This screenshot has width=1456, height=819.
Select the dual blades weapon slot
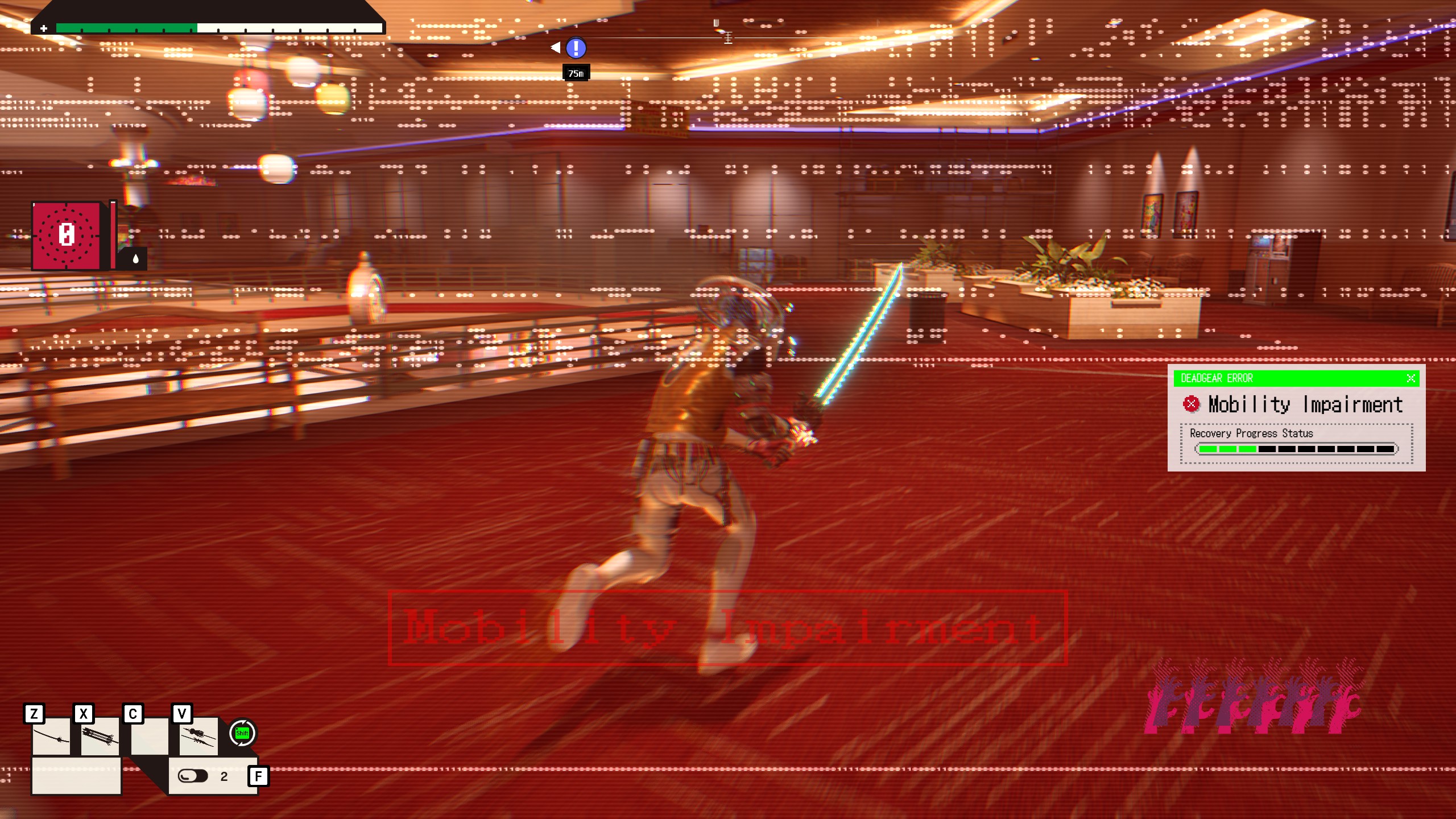tap(198, 737)
